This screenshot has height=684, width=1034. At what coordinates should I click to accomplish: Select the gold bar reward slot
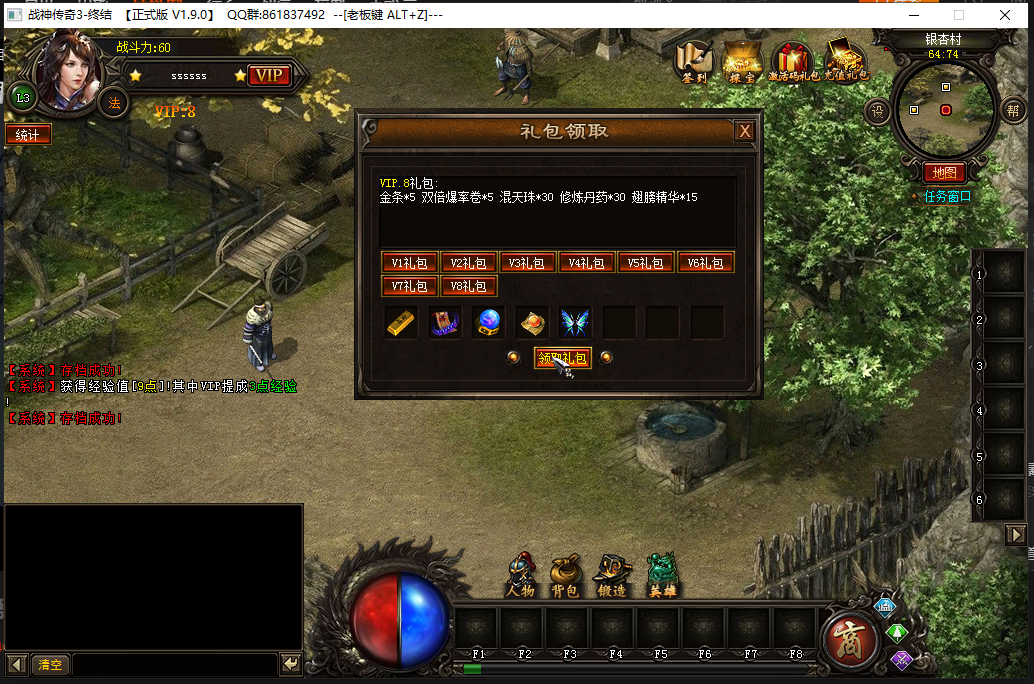[401, 322]
